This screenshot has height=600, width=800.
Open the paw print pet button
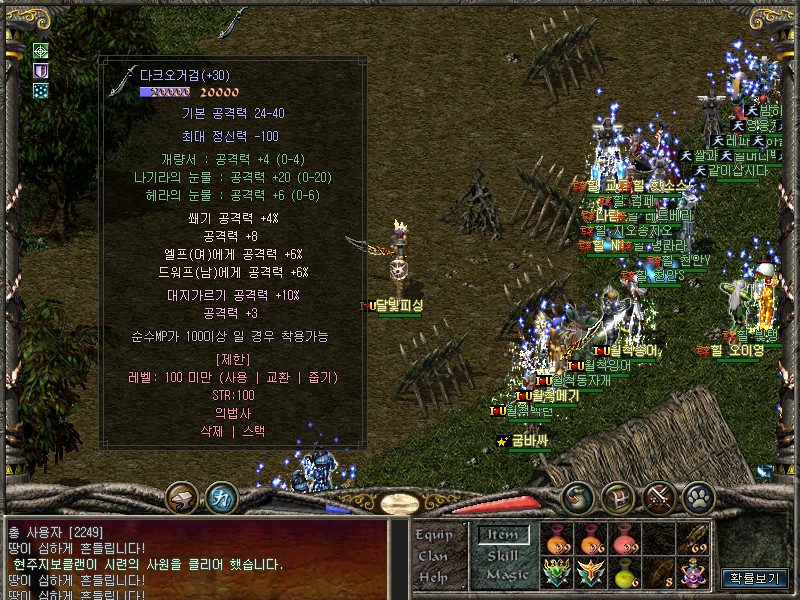[697, 496]
